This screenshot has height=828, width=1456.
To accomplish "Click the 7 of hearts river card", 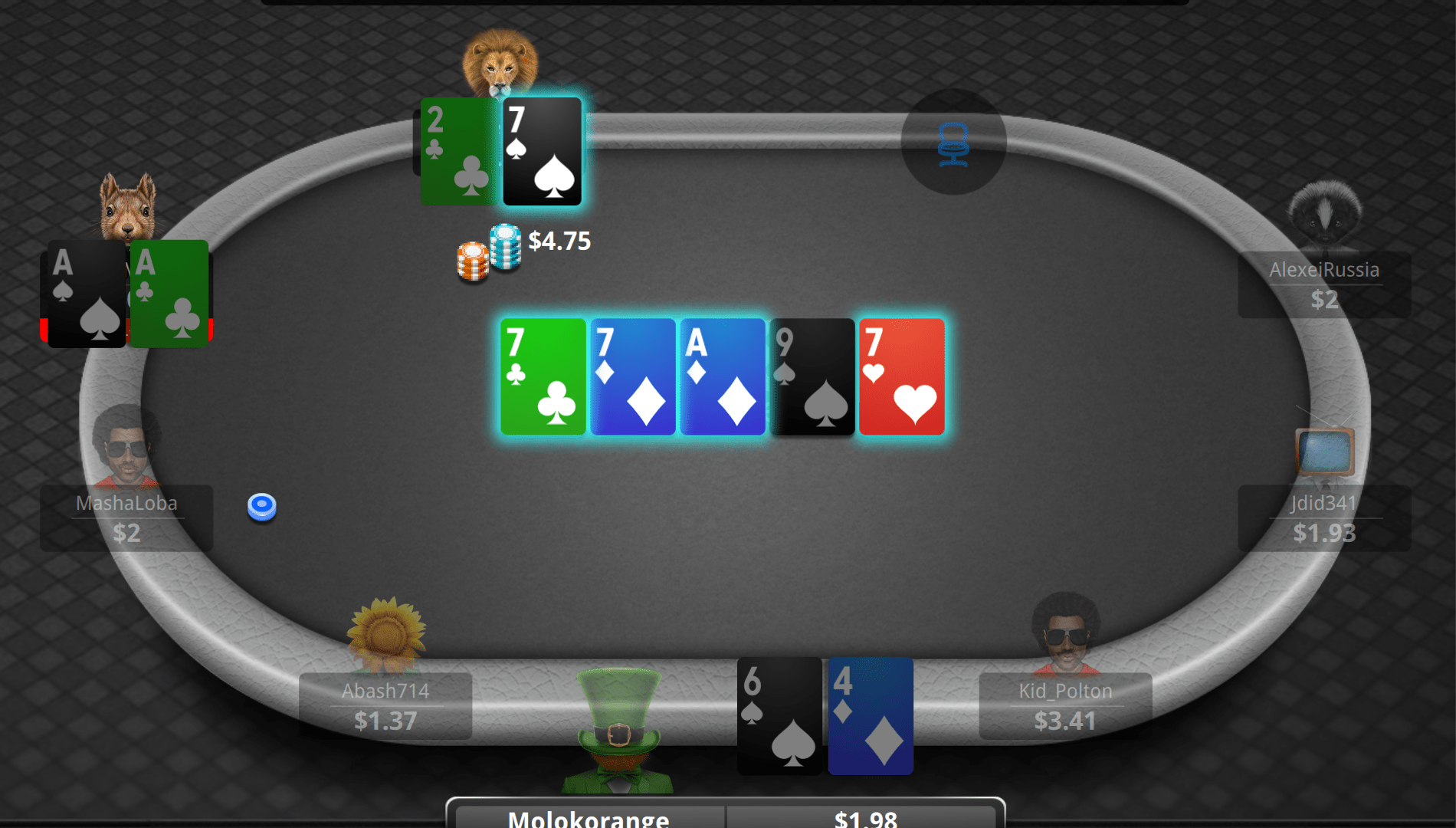I will click(902, 377).
